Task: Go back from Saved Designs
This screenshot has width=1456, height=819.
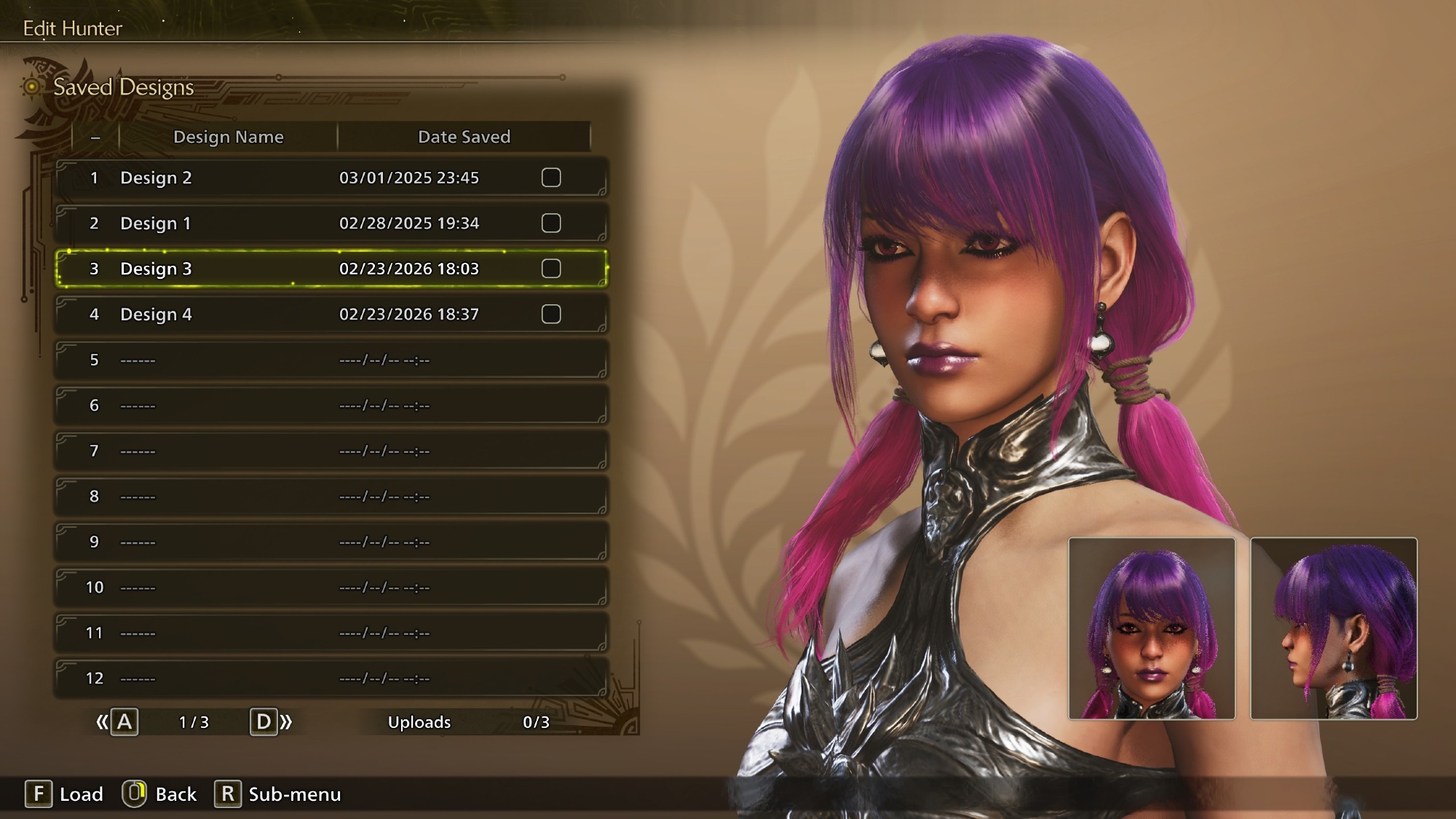Action: [x=159, y=794]
